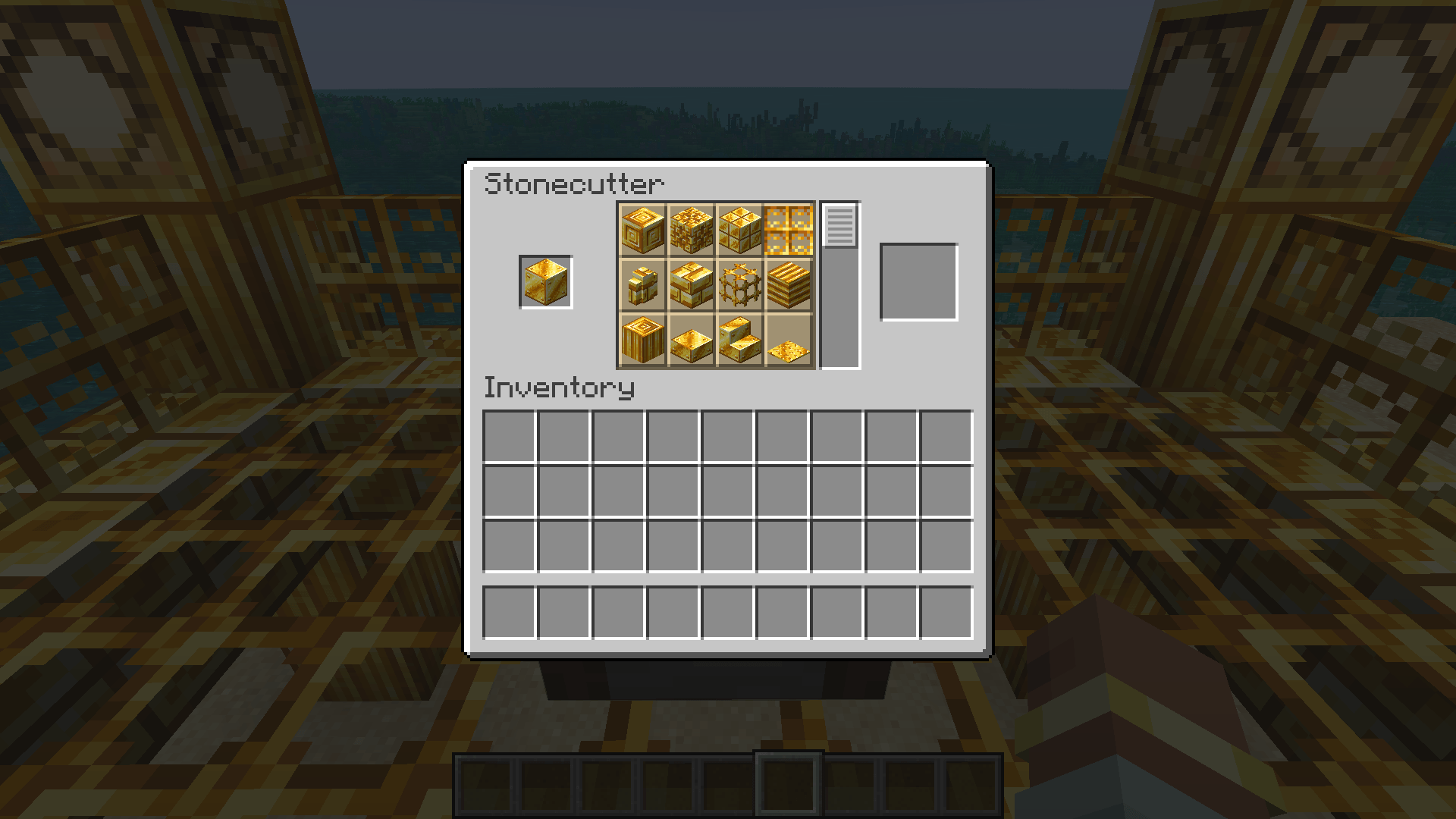Select the chiseled gold block recipe

tap(643, 230)
